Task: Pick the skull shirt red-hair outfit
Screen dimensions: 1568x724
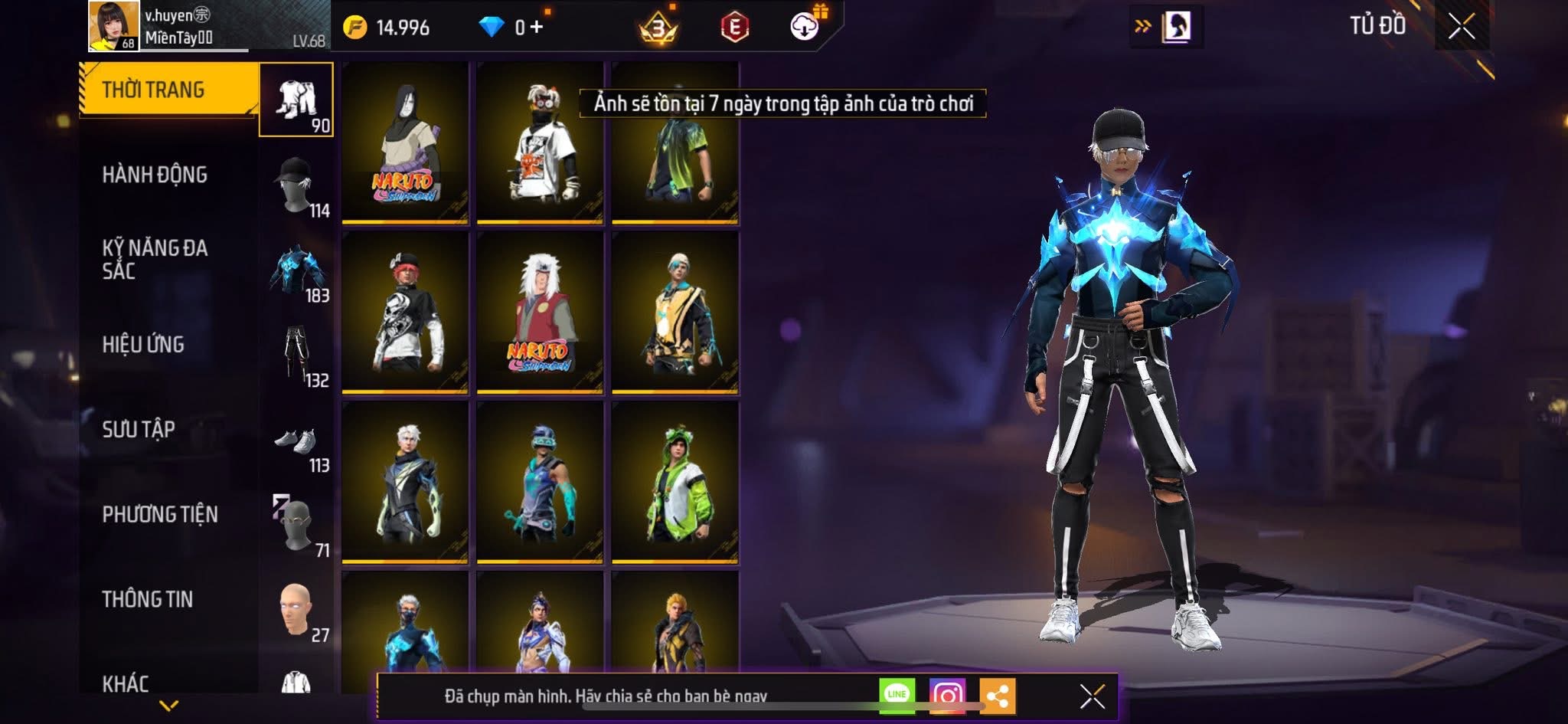Action: tap(405, 313)
